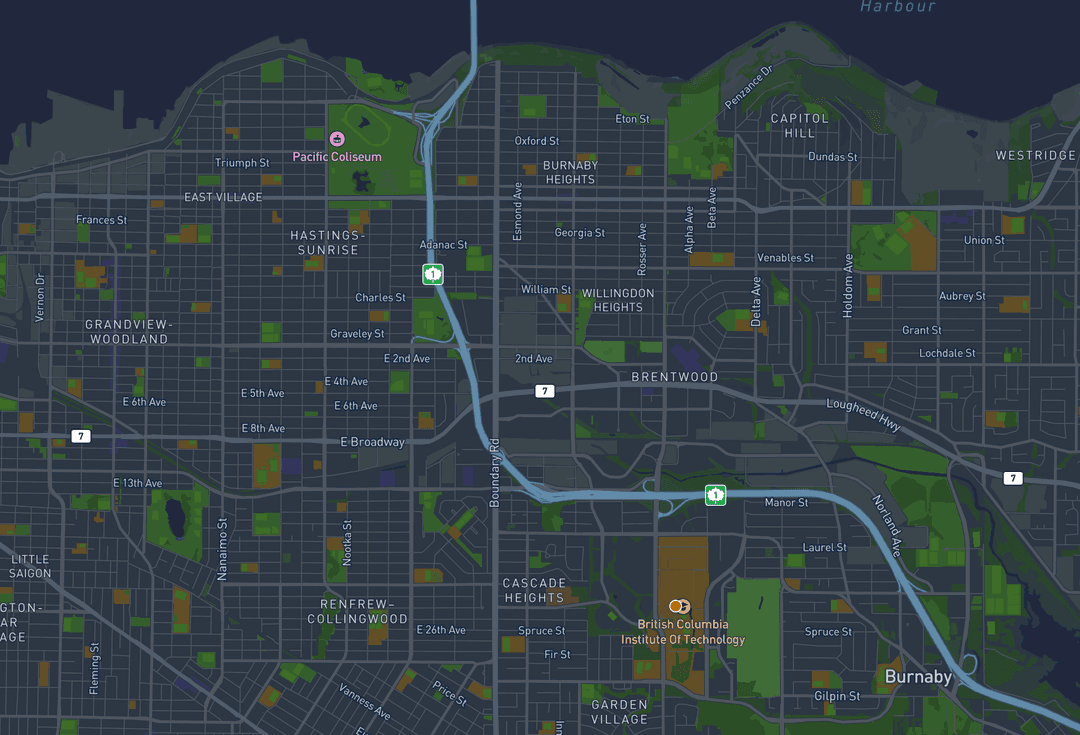Select the Pacific Coliseum map marker
This screenshot has height=735, width=1080.
pyautogui.click(x=337, y=138)
